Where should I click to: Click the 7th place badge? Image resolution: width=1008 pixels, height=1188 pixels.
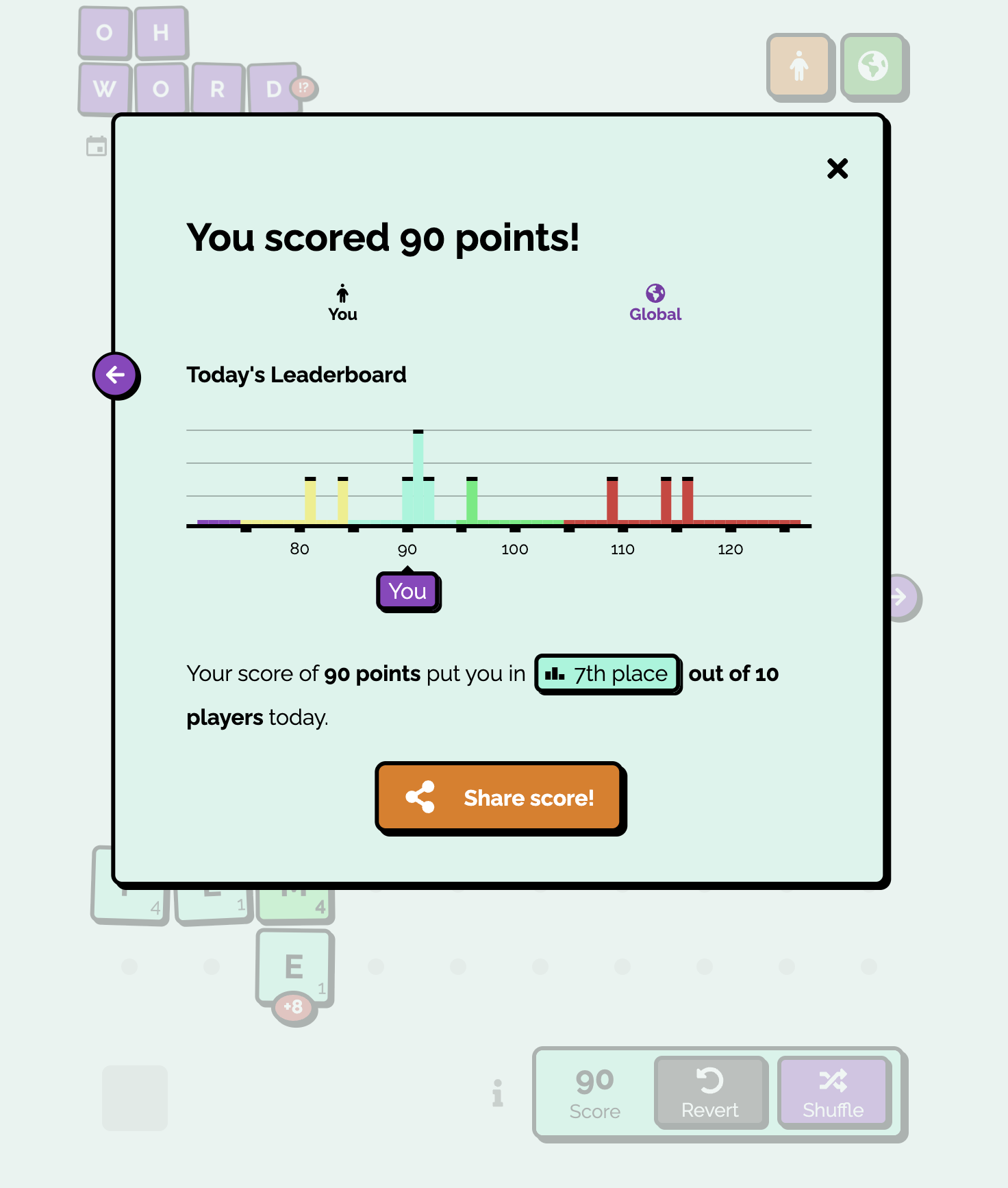tap(607, 674)
